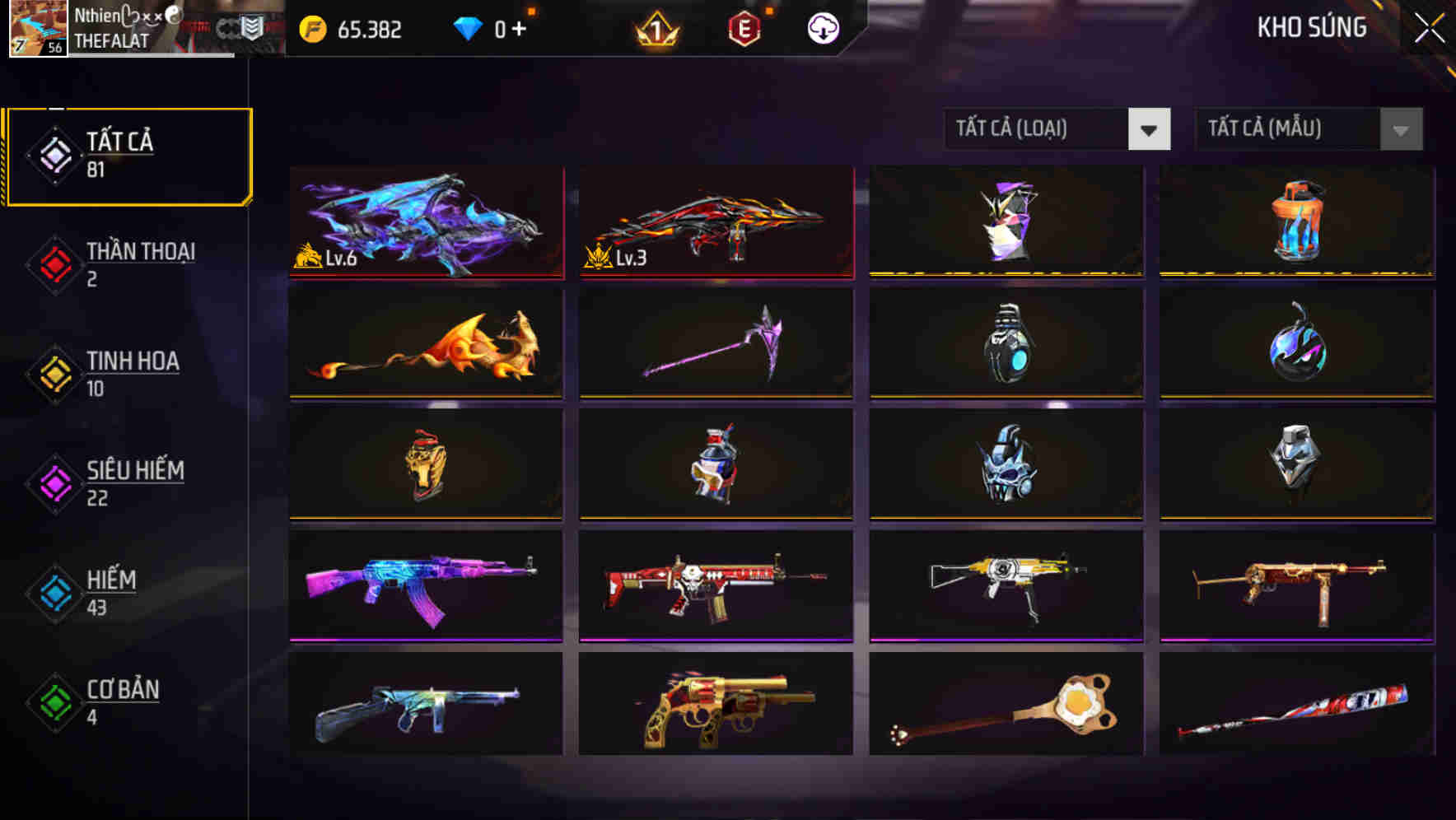Expand the weapon type dropdown arrow
The image size is (1456, 820).
(1150, 129)
